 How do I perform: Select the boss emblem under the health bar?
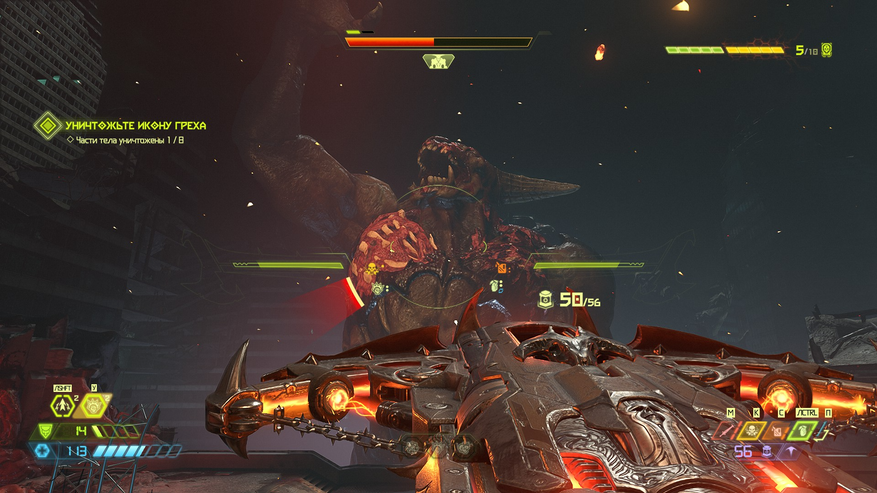[x=438, y=62]
